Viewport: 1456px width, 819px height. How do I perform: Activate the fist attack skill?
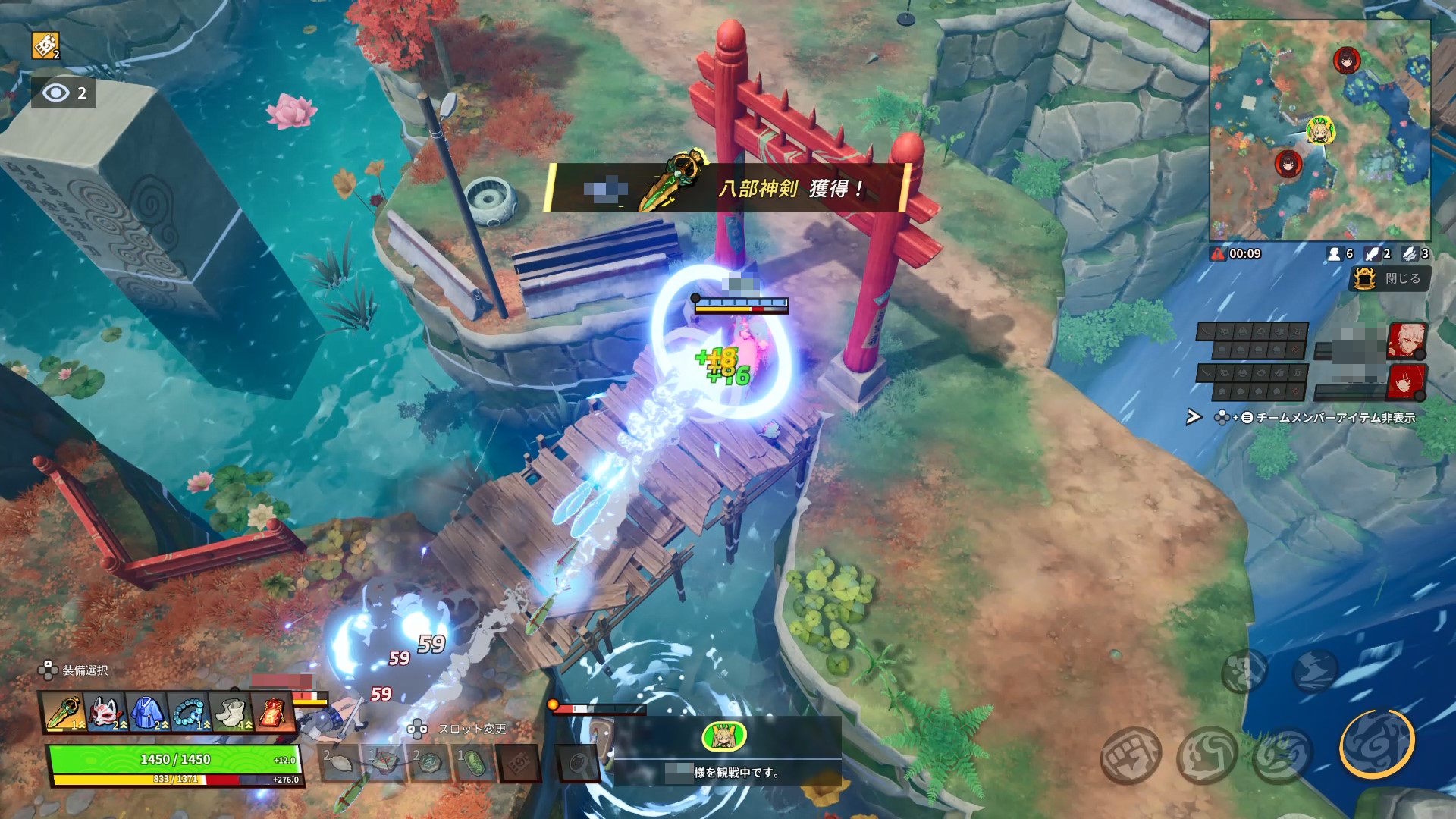[x=1130, y=754]
